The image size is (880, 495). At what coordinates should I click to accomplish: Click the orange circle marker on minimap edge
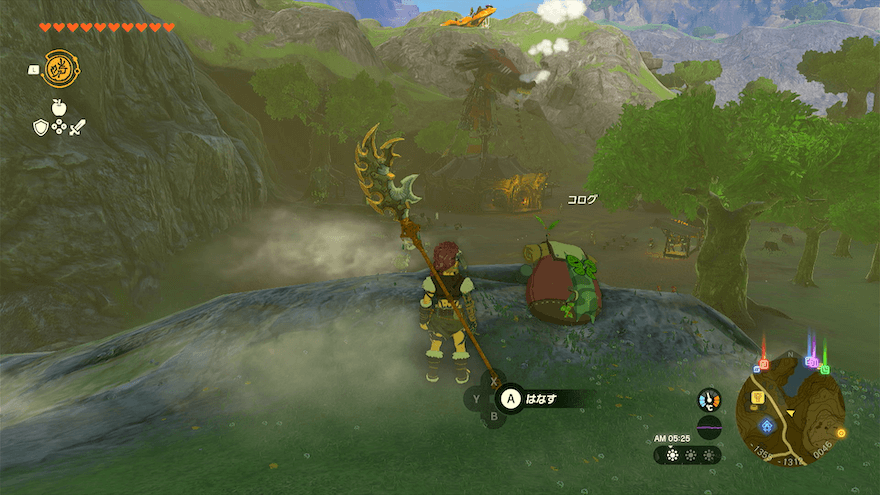[x=840, y=432]
